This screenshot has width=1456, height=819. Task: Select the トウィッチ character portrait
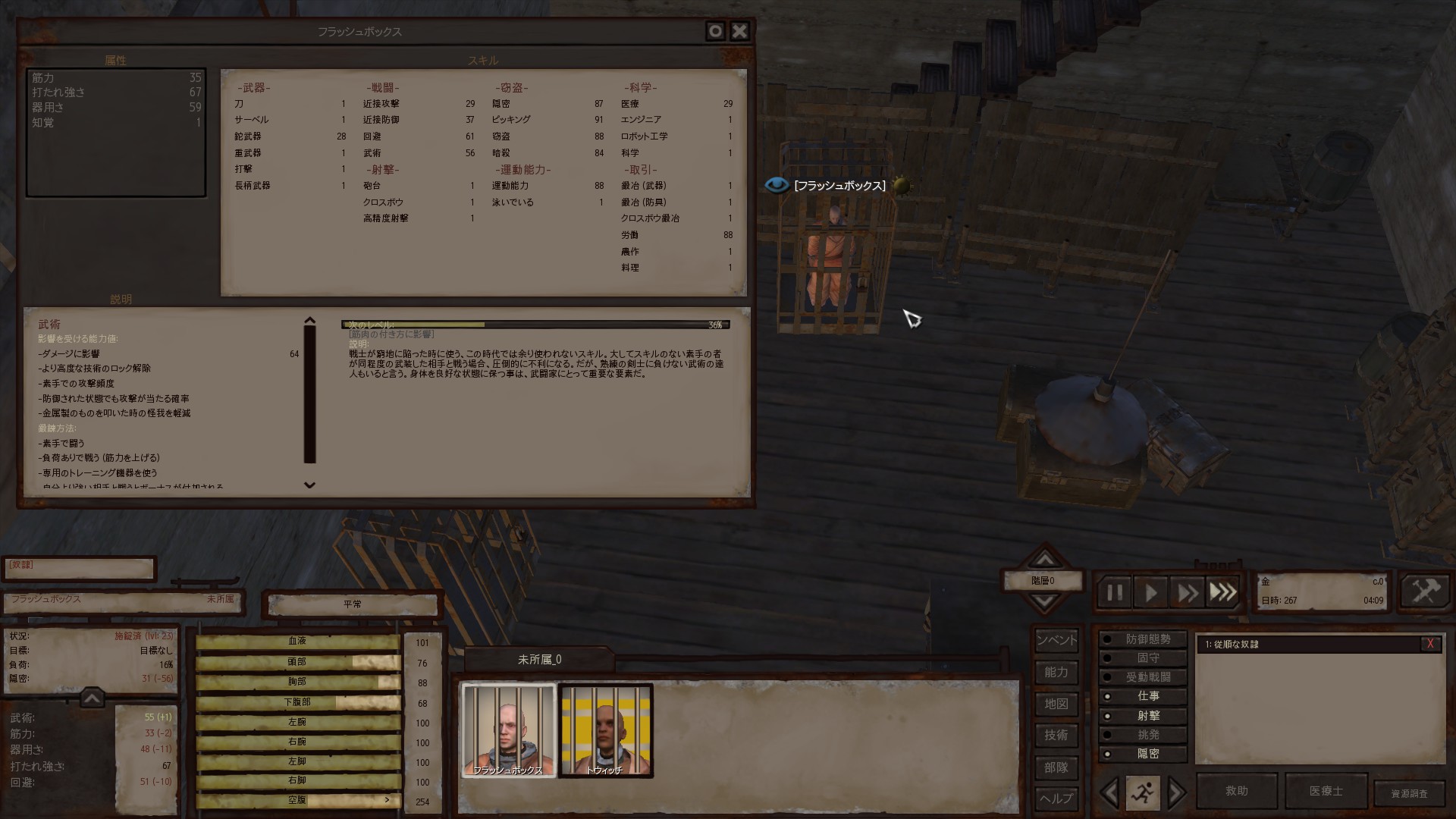coord(605,730)
